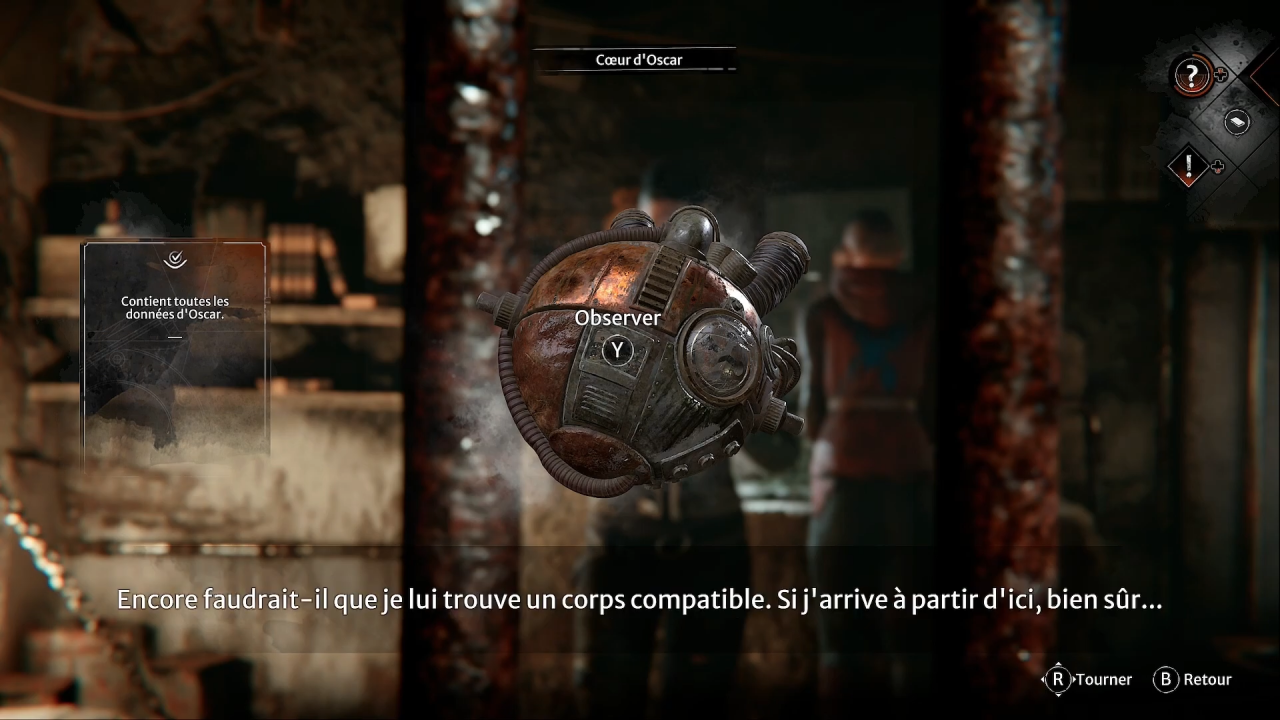
Task: Click the dash divider below the card text
Action: (174, 335)
